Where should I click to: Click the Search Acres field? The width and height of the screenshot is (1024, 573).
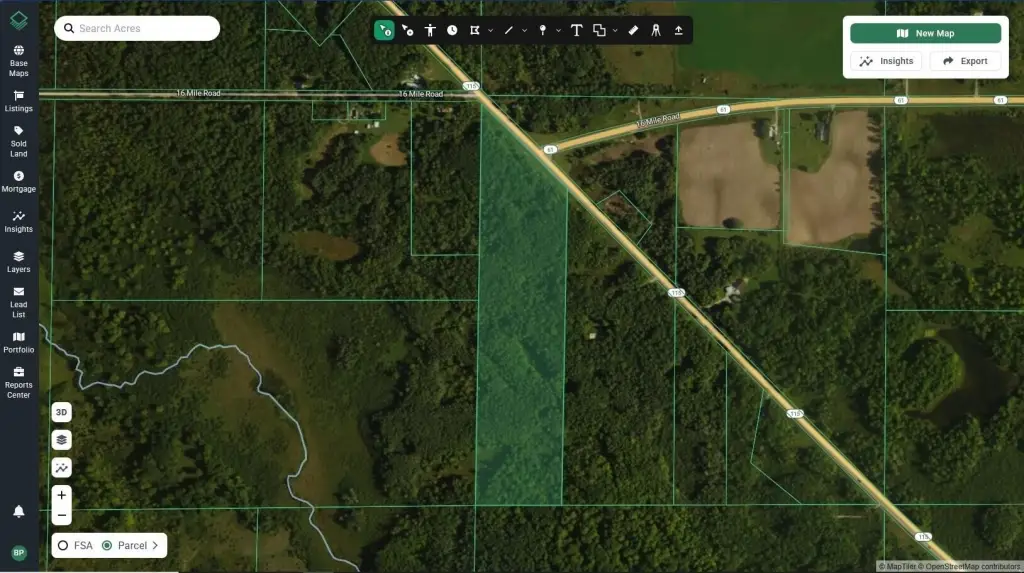(140, 28)
